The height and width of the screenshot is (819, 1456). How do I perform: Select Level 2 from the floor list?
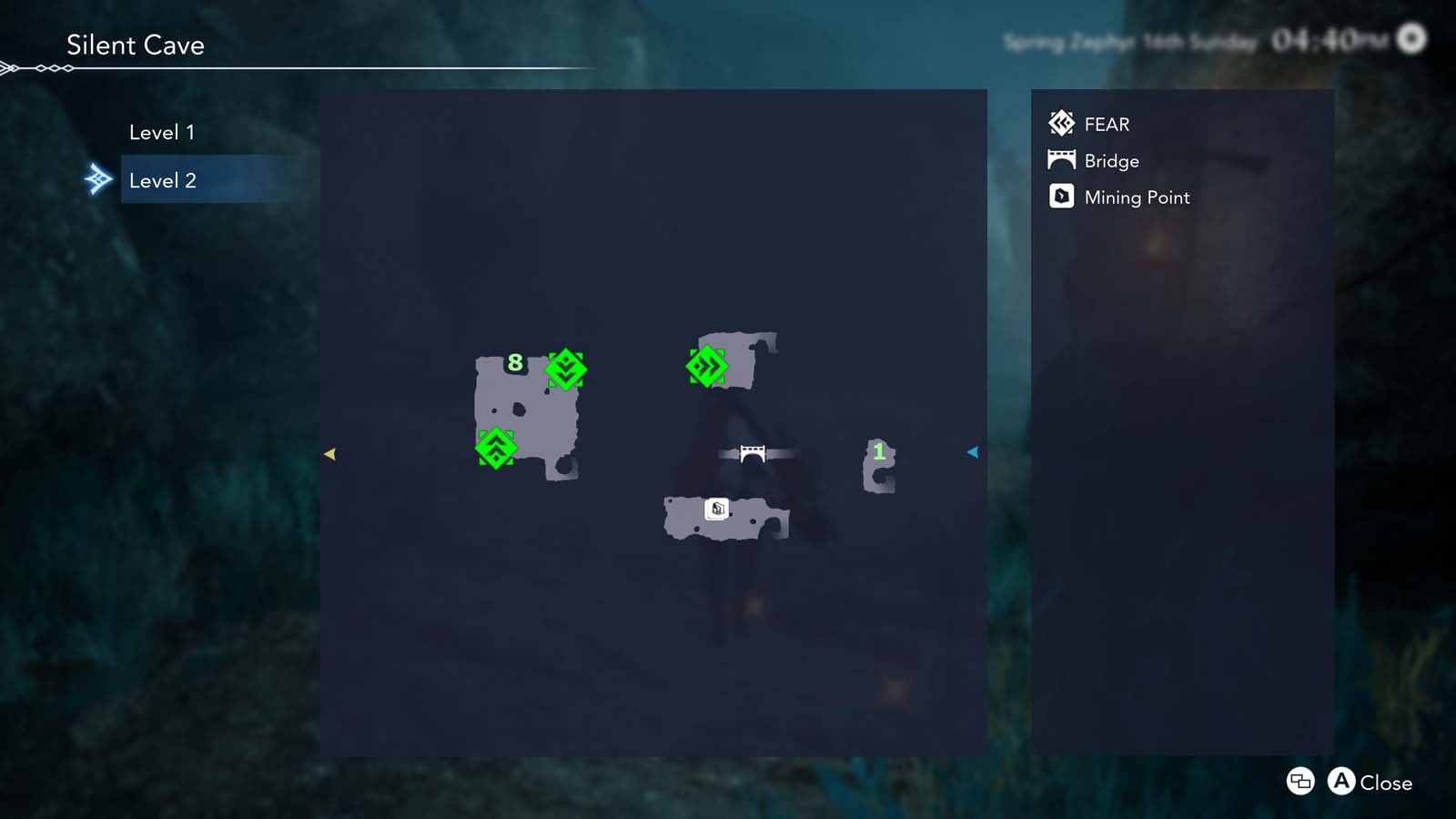(164, 180)
